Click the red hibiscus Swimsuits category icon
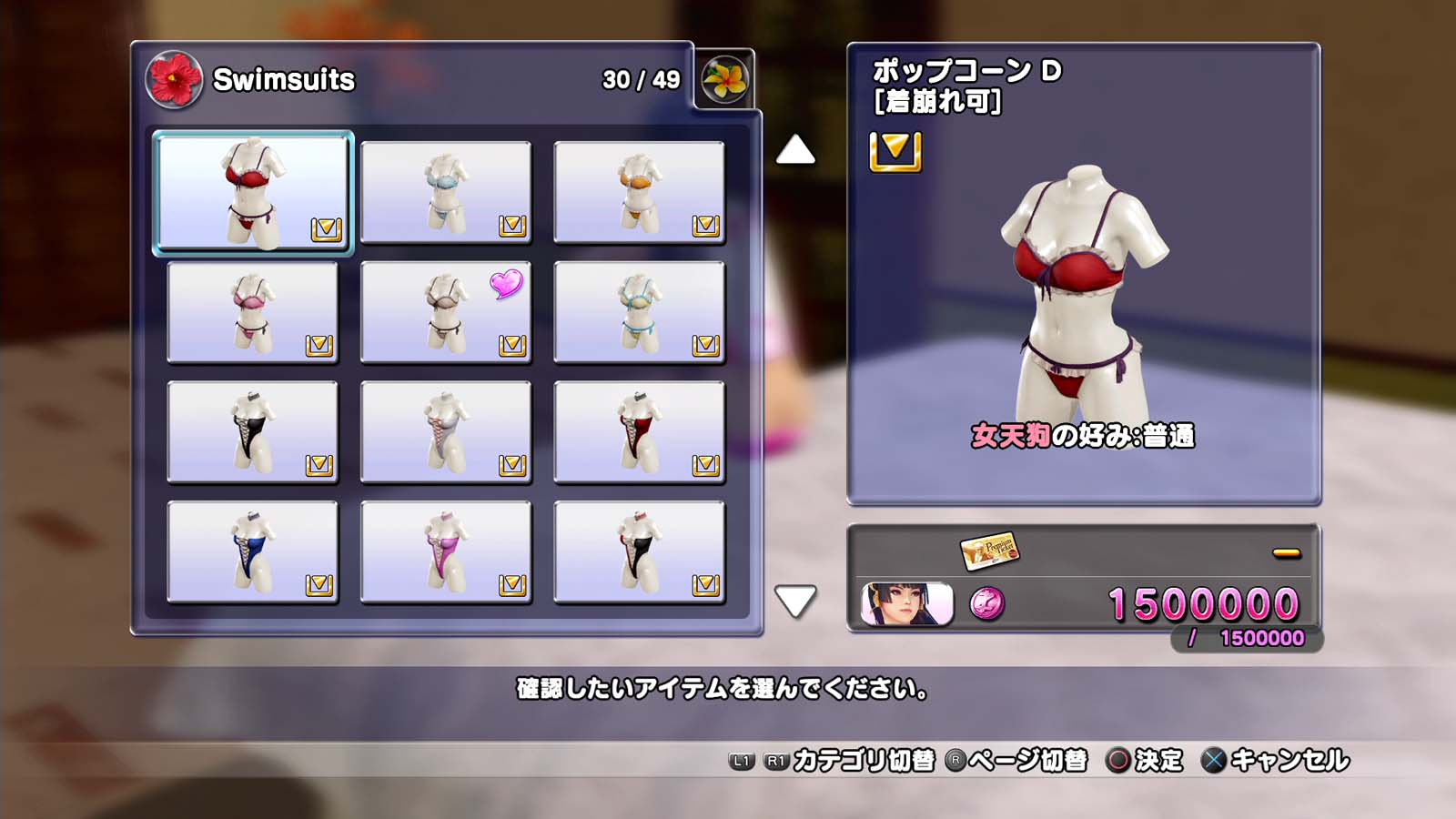Screen dimensions: 1456x819 pyautogui.click(x=173, y=79)
